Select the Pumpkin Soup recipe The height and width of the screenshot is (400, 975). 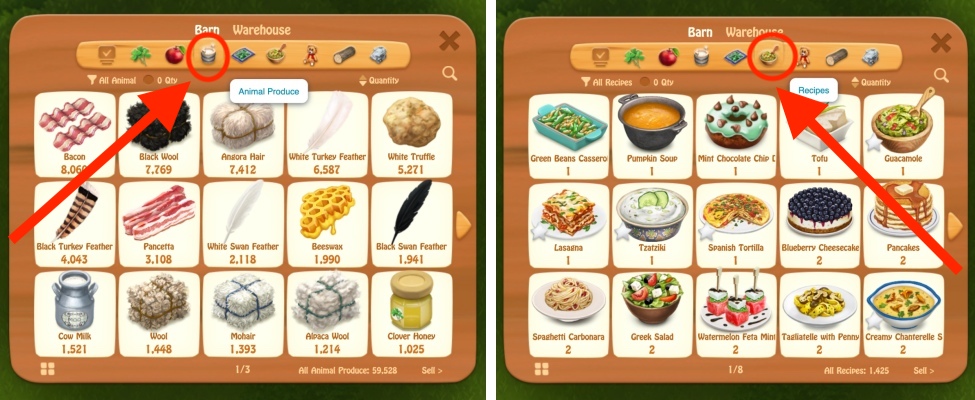tap(652, 133)
